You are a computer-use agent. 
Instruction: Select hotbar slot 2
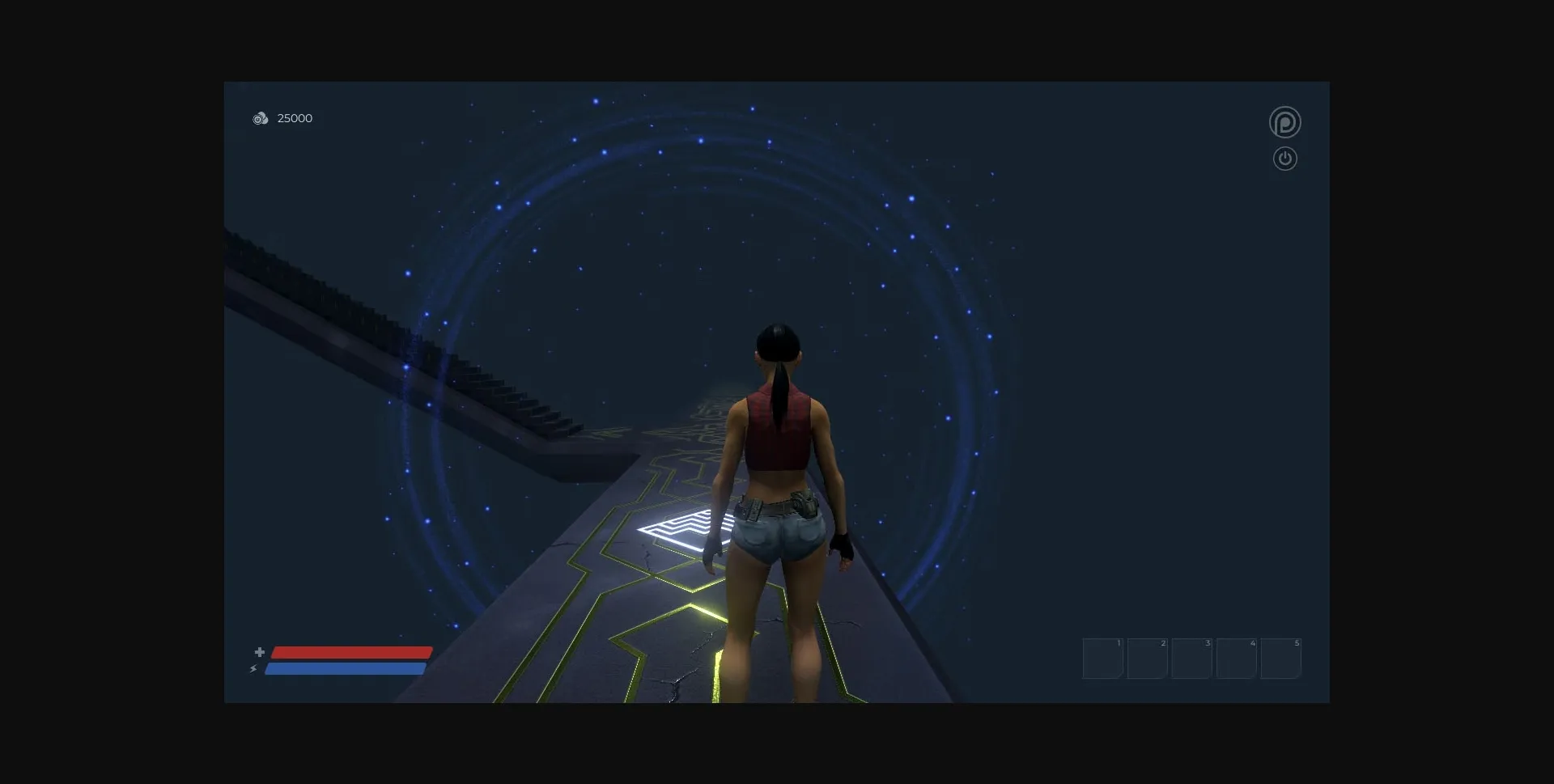pos(1147,658)
